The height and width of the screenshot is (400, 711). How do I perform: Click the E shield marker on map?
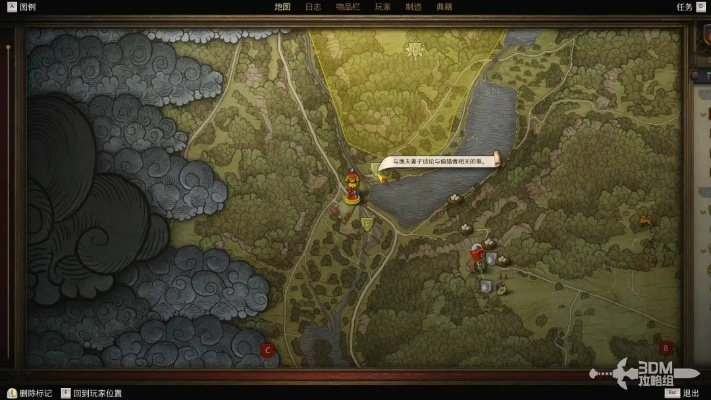point(368,223)
